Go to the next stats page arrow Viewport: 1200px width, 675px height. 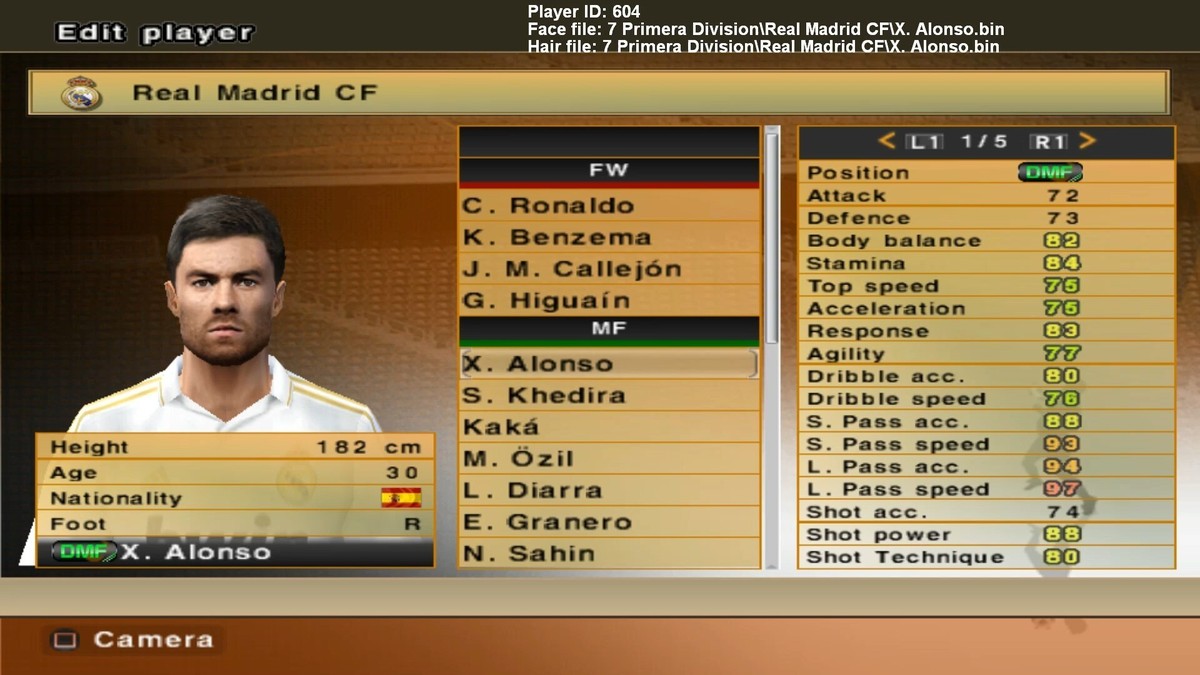[1088, 142]
